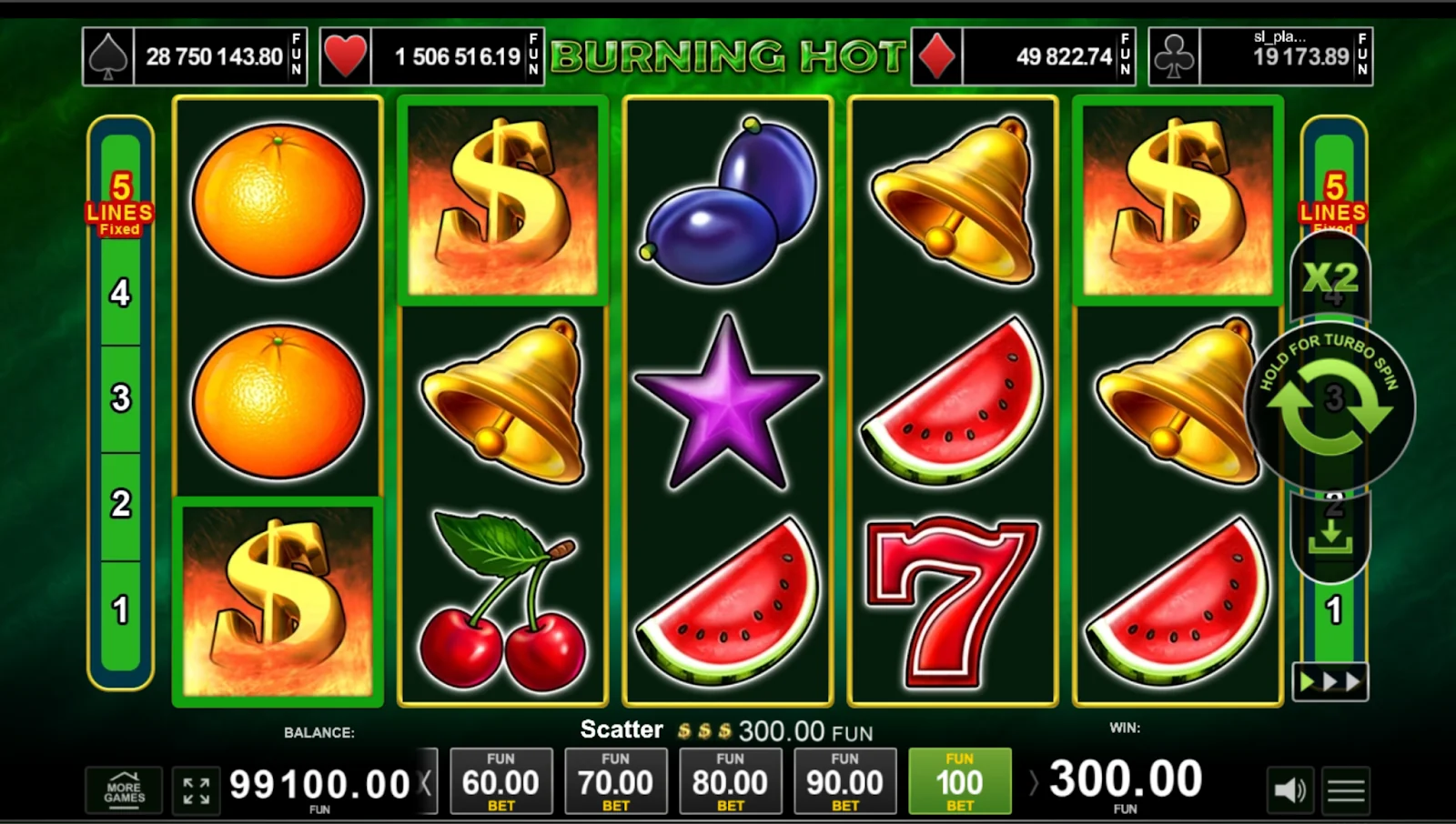This screenshot has width=1456, height=824.
Task: Select the 60.00 bet button
Action: 500,781
